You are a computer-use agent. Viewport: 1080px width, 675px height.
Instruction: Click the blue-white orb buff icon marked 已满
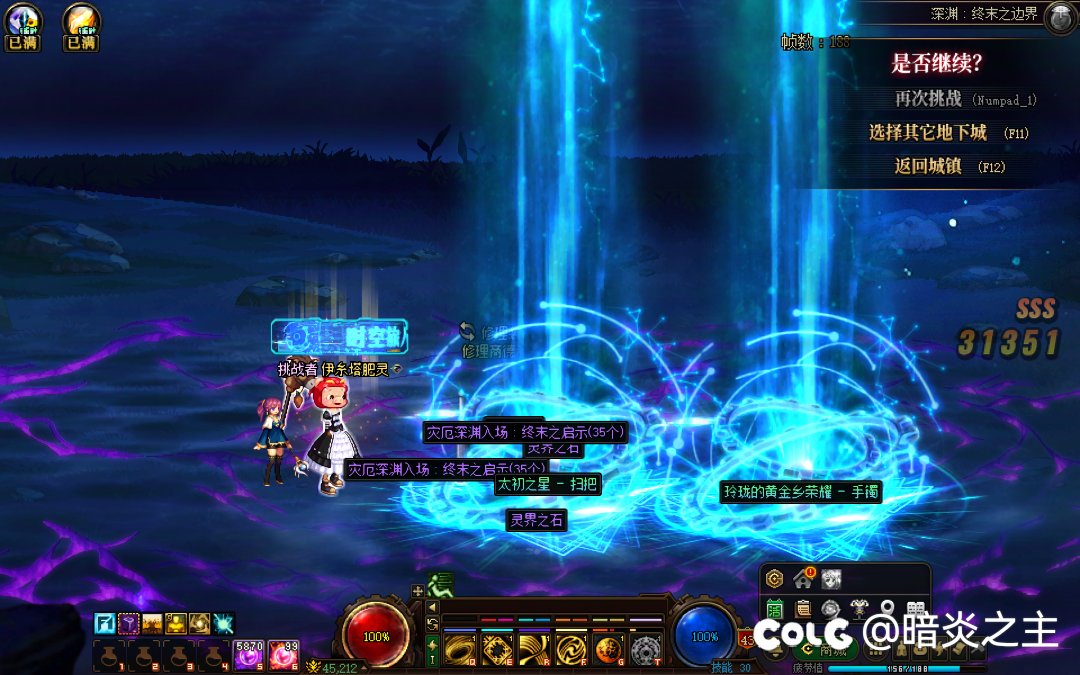click(x=22, y=21)
